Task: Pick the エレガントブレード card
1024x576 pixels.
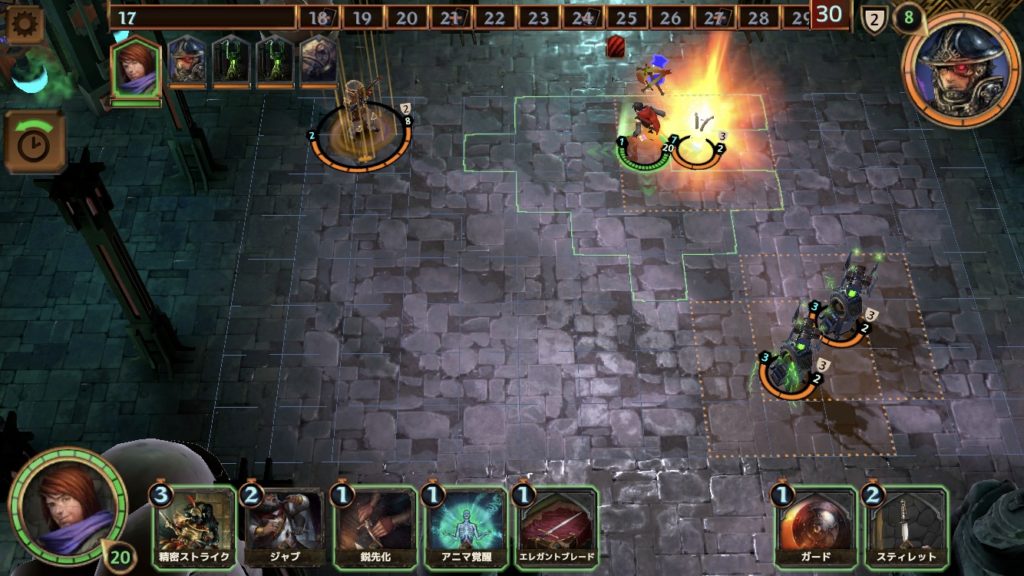Action: click(556, 526)
